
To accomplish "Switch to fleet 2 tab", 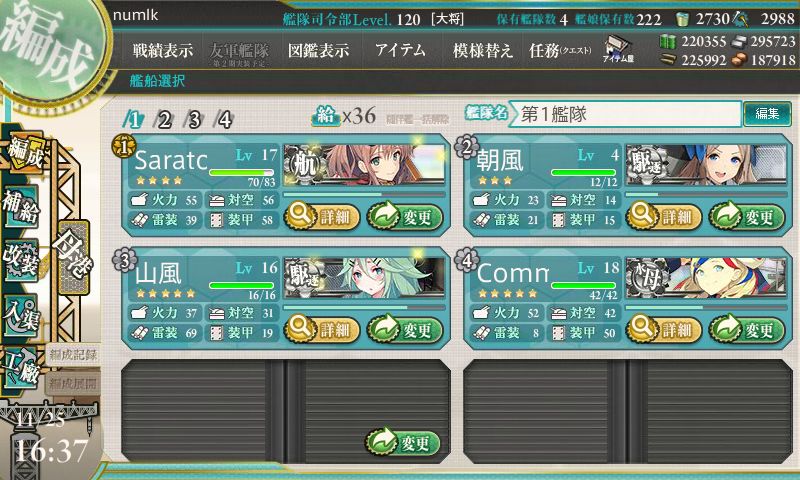I will click(164, 120).
